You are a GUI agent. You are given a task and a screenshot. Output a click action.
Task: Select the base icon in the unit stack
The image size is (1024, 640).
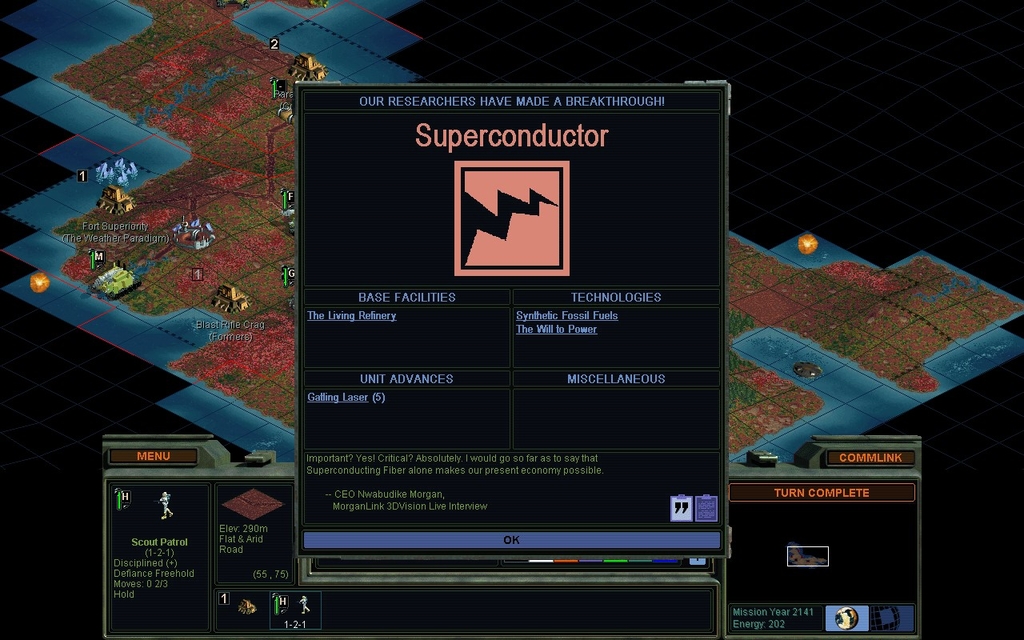pyautogui.click(x=246, y=606)
